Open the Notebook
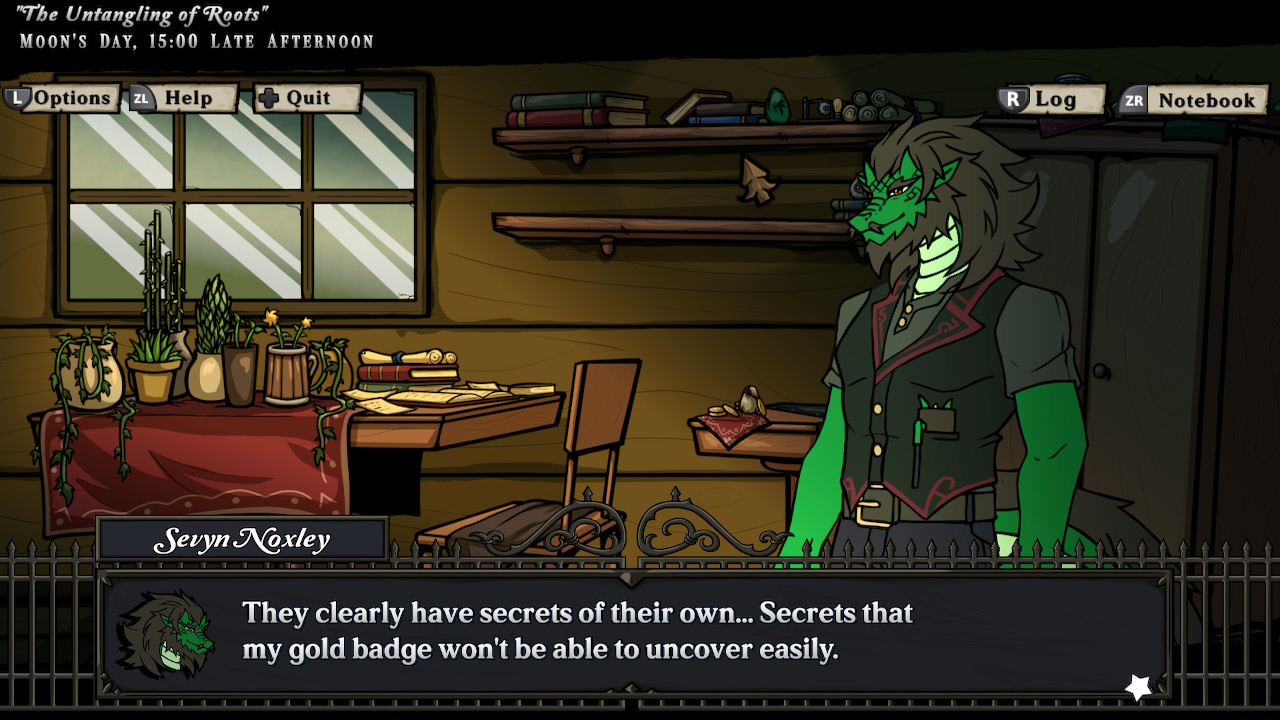 click(1205, 100)
